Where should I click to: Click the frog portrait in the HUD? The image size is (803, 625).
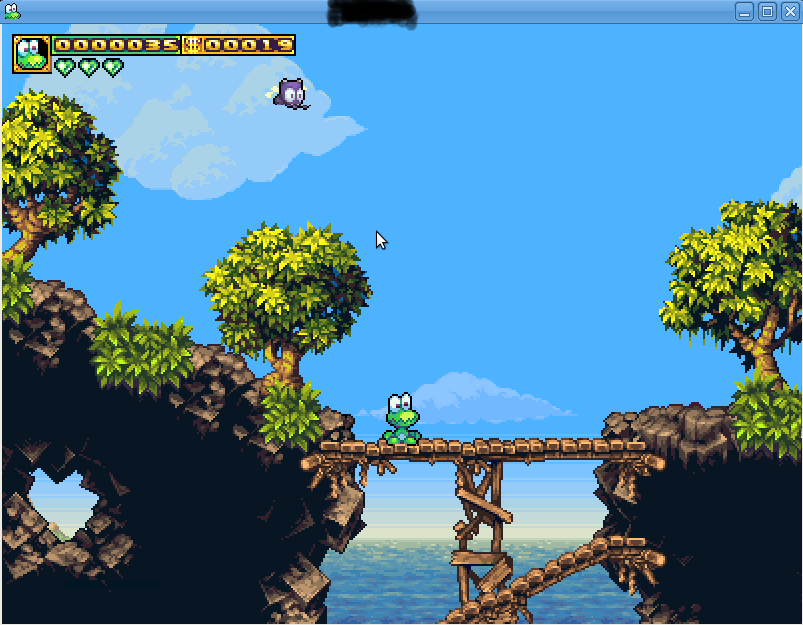pyautogui.click(x=31, y=54)
